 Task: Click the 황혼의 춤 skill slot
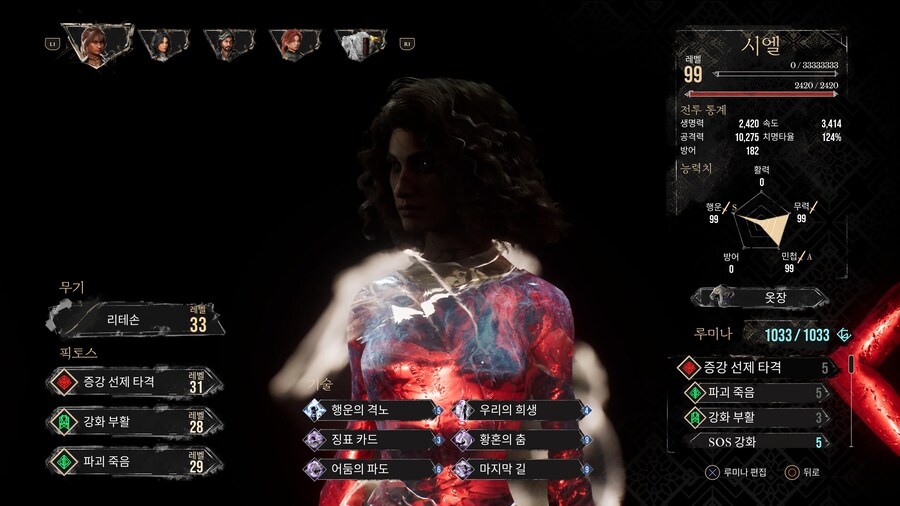coord(520,439)
